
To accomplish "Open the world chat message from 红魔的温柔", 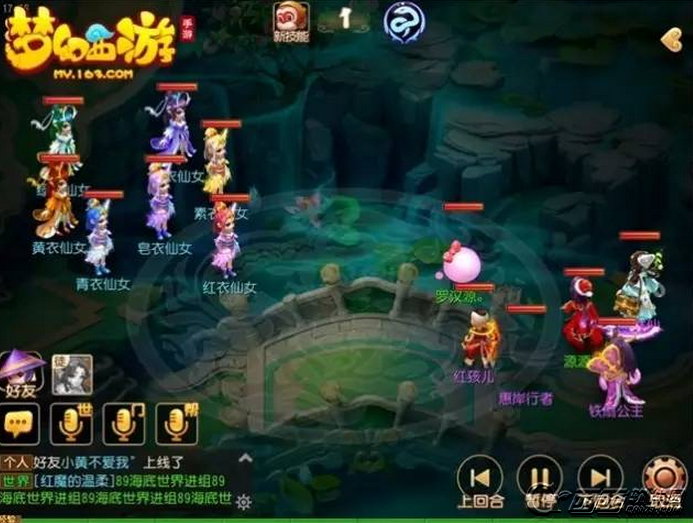I will click(120, 481).
